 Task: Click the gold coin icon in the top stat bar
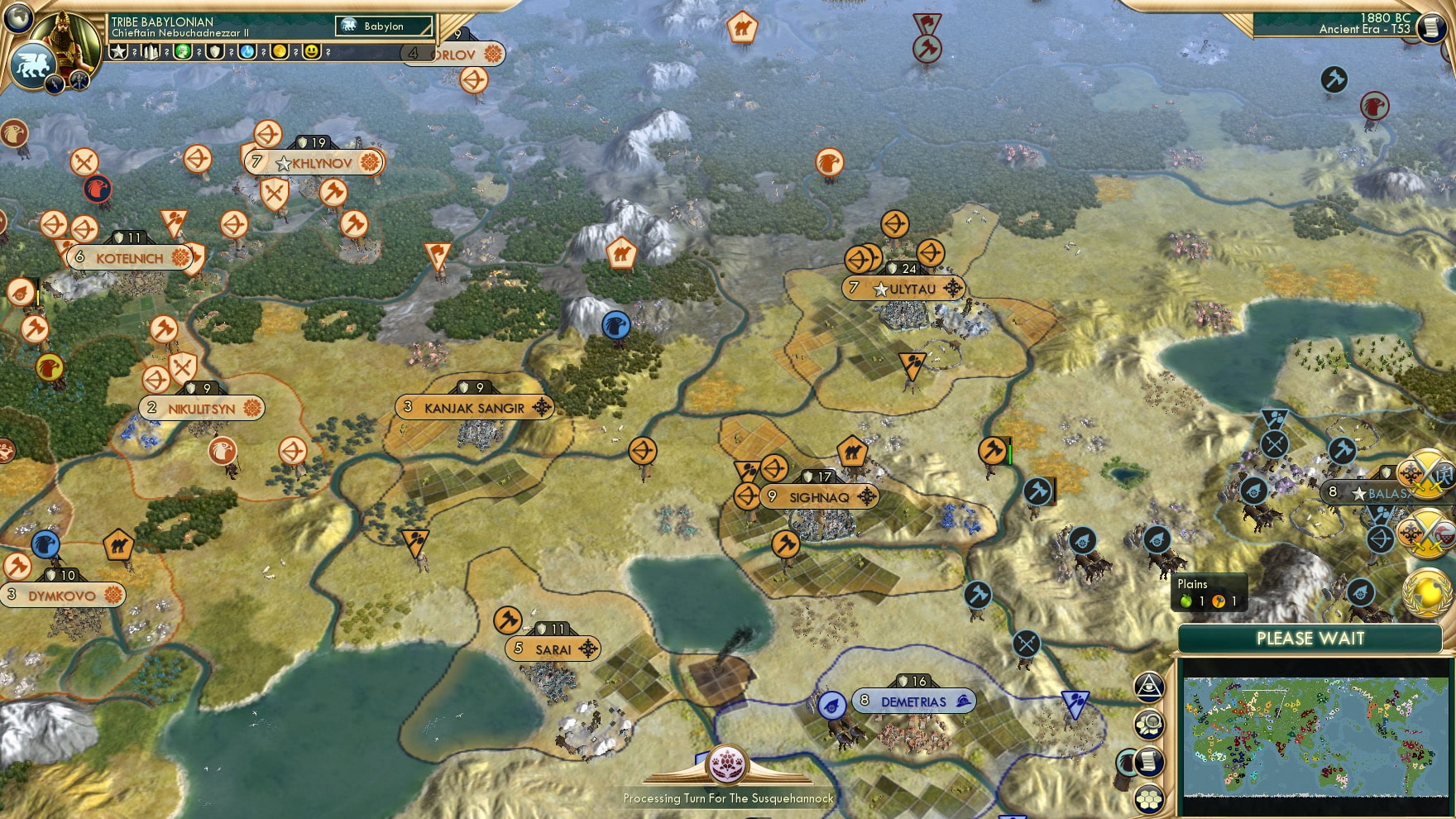[281, 51]
